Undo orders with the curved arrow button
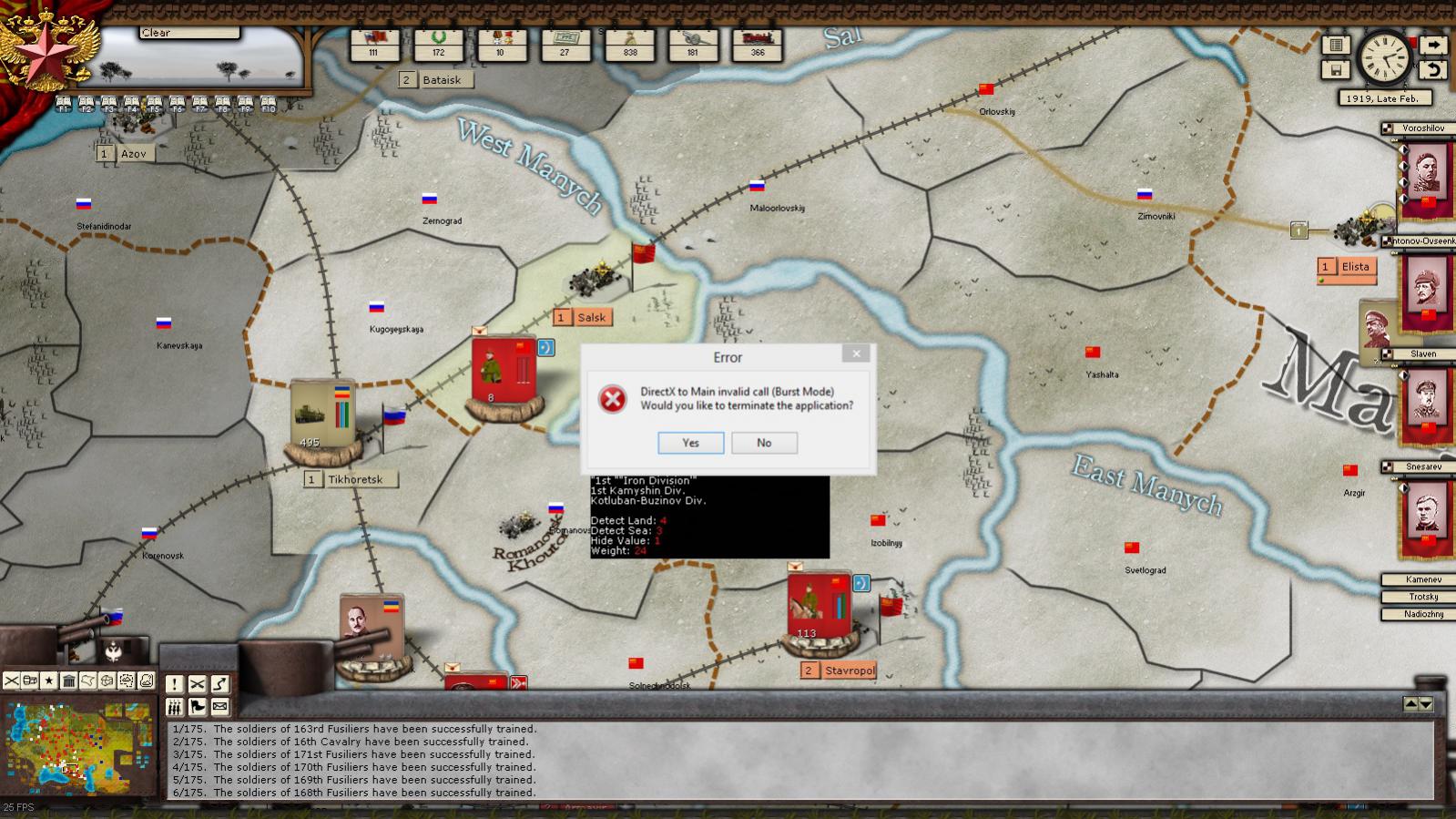Image resolution: width=1456 pixels, height=819 pixels. [x=1432, y=69]
